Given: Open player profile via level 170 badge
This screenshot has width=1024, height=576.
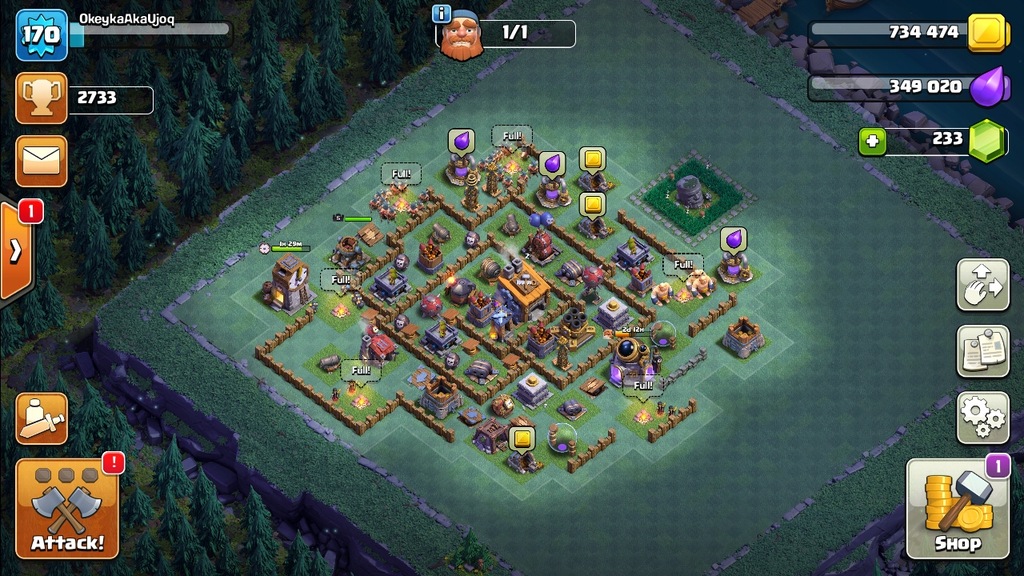Looking at the screenshot, I should point(41,34).
